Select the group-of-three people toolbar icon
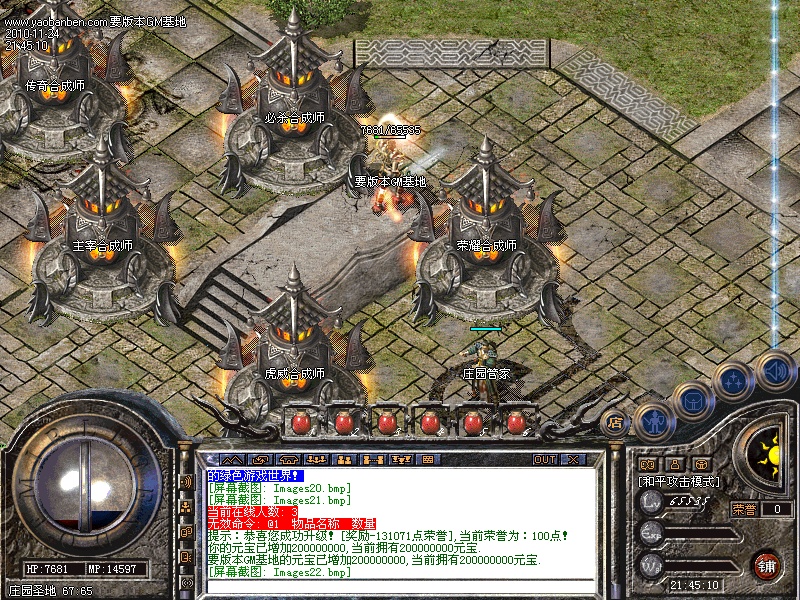This screenshot has width=800, height=600. coord(317,459)
